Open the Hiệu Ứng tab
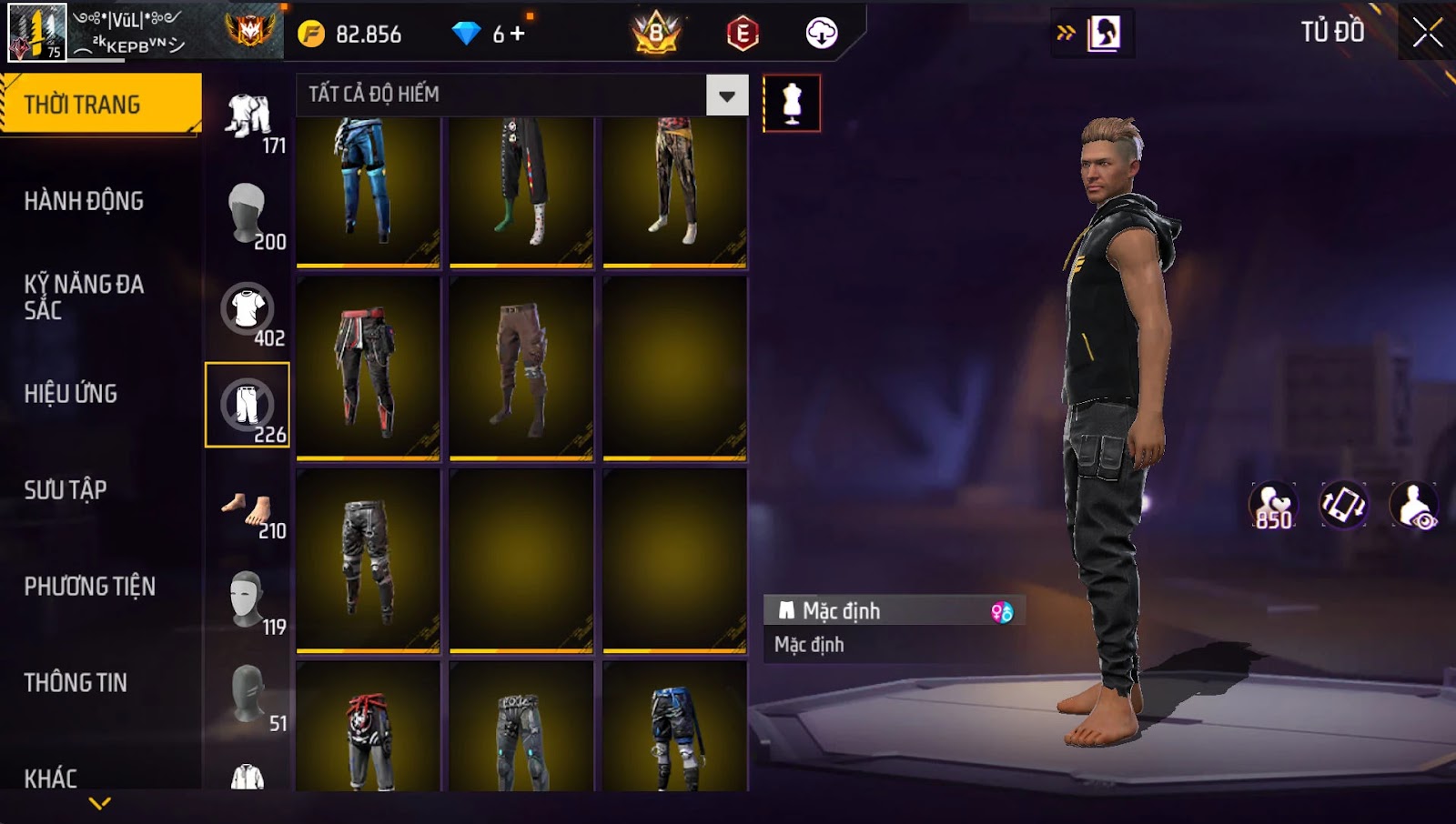 [x=71, y=394]
